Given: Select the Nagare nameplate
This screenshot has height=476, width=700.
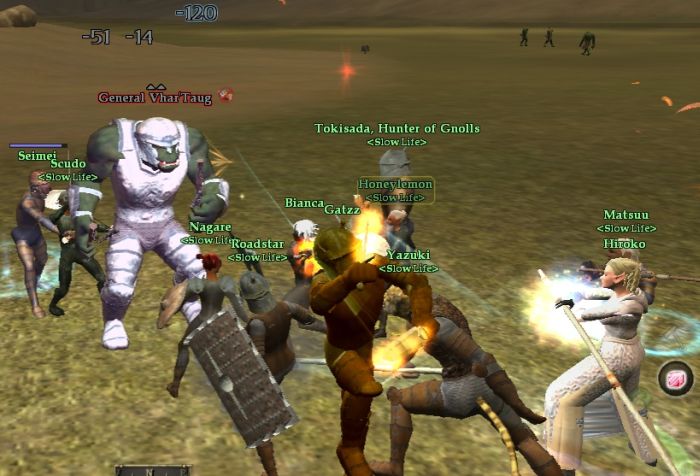Looking at the screenshot, I should pyautogui.click(x=210, y=227).
